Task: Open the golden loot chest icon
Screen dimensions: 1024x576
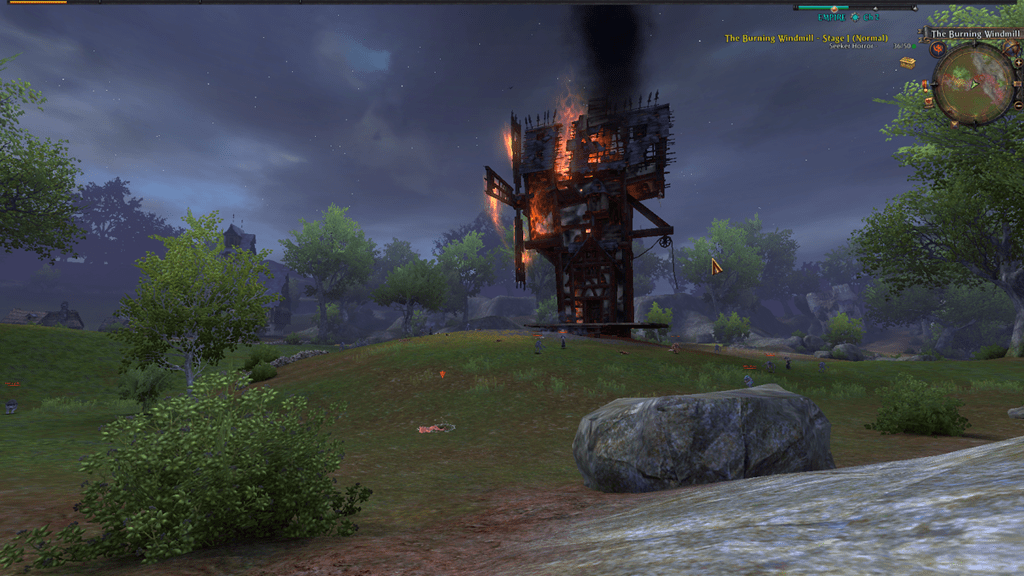Action: [x=907, y=62]
